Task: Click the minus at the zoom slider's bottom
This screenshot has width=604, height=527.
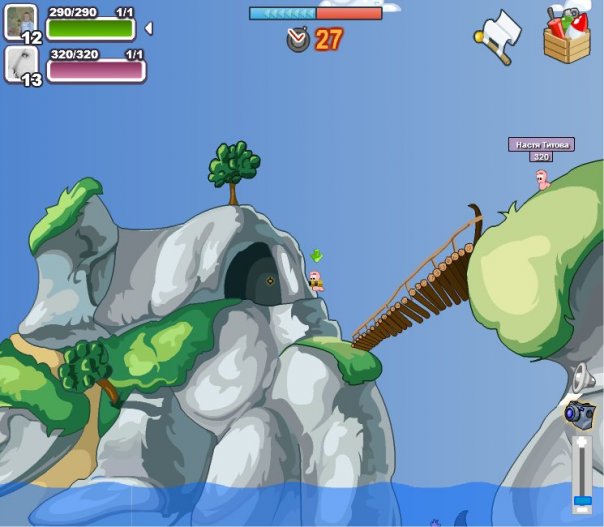Action: [x=581, y=512]
